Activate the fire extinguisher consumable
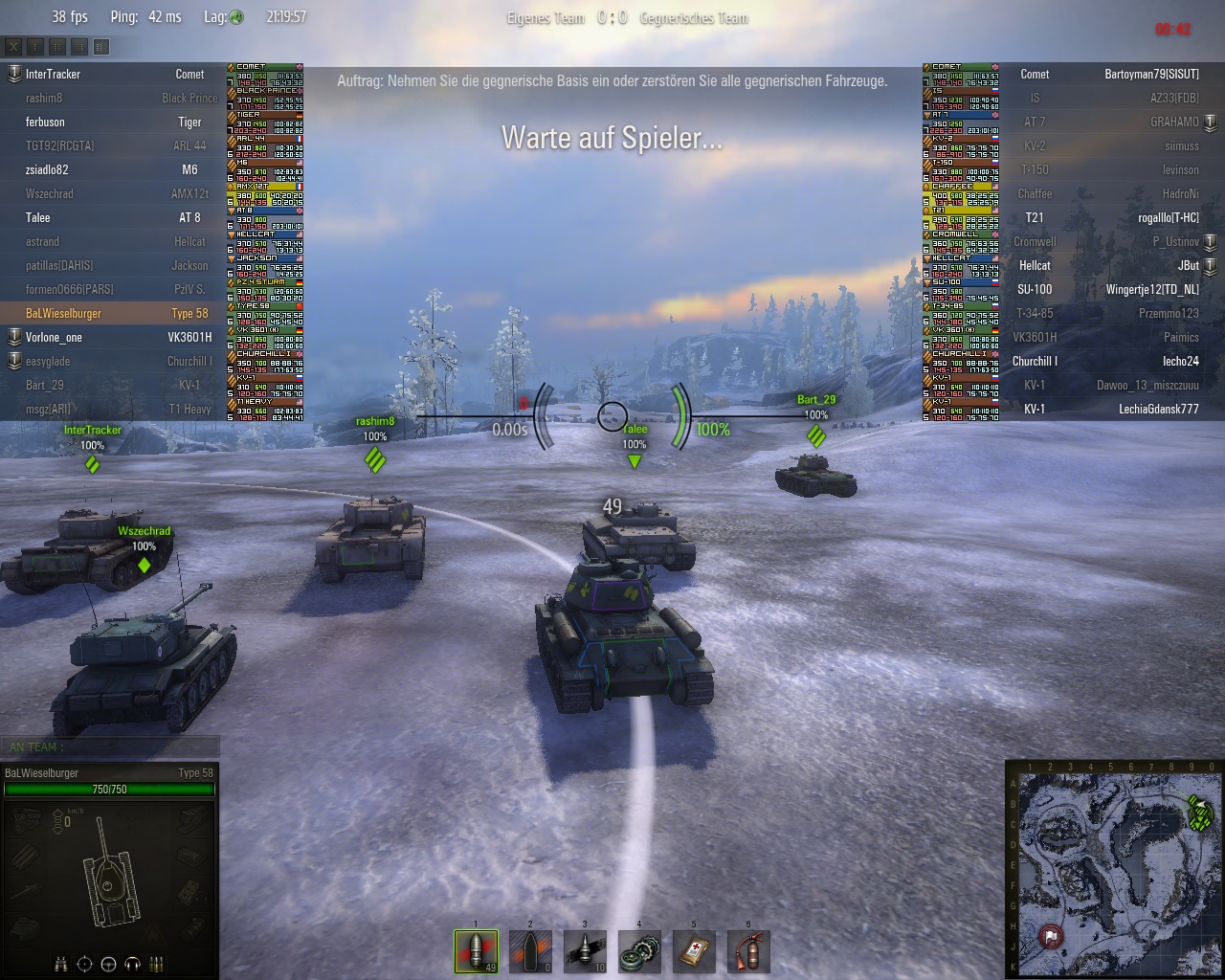 click(748, 951)
